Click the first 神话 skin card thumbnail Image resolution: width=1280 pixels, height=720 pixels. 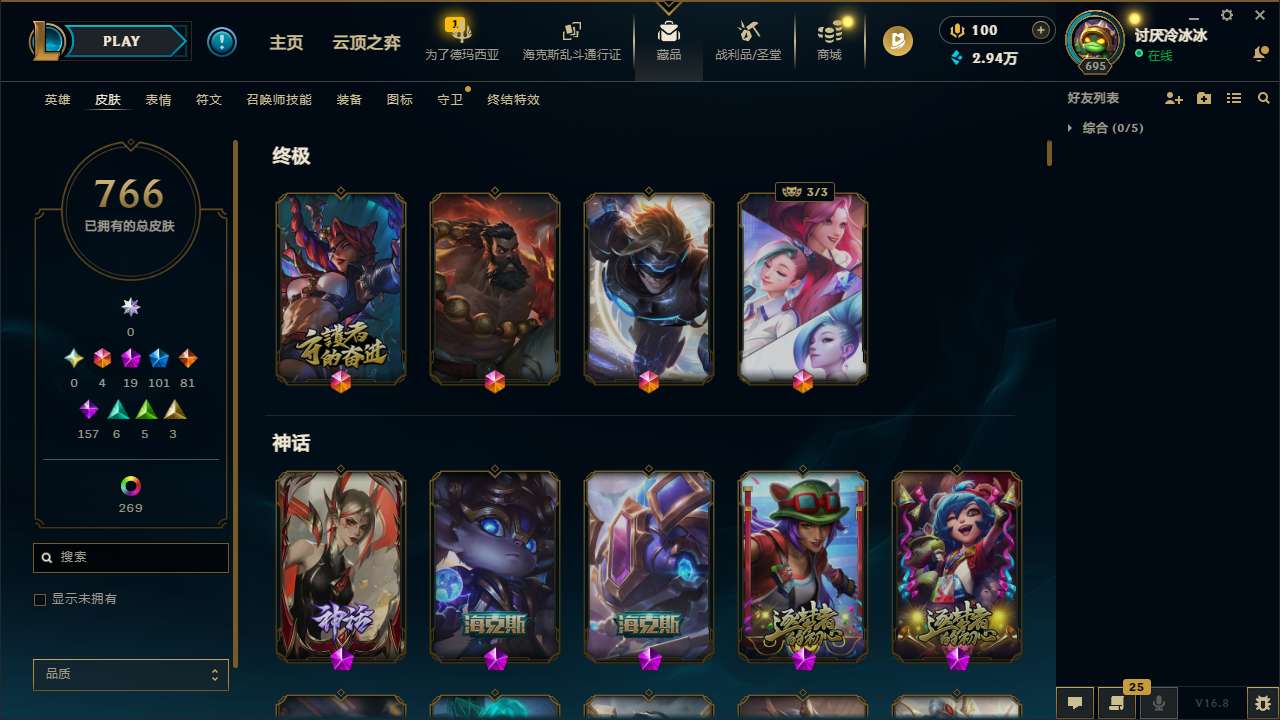pos(340,566)
